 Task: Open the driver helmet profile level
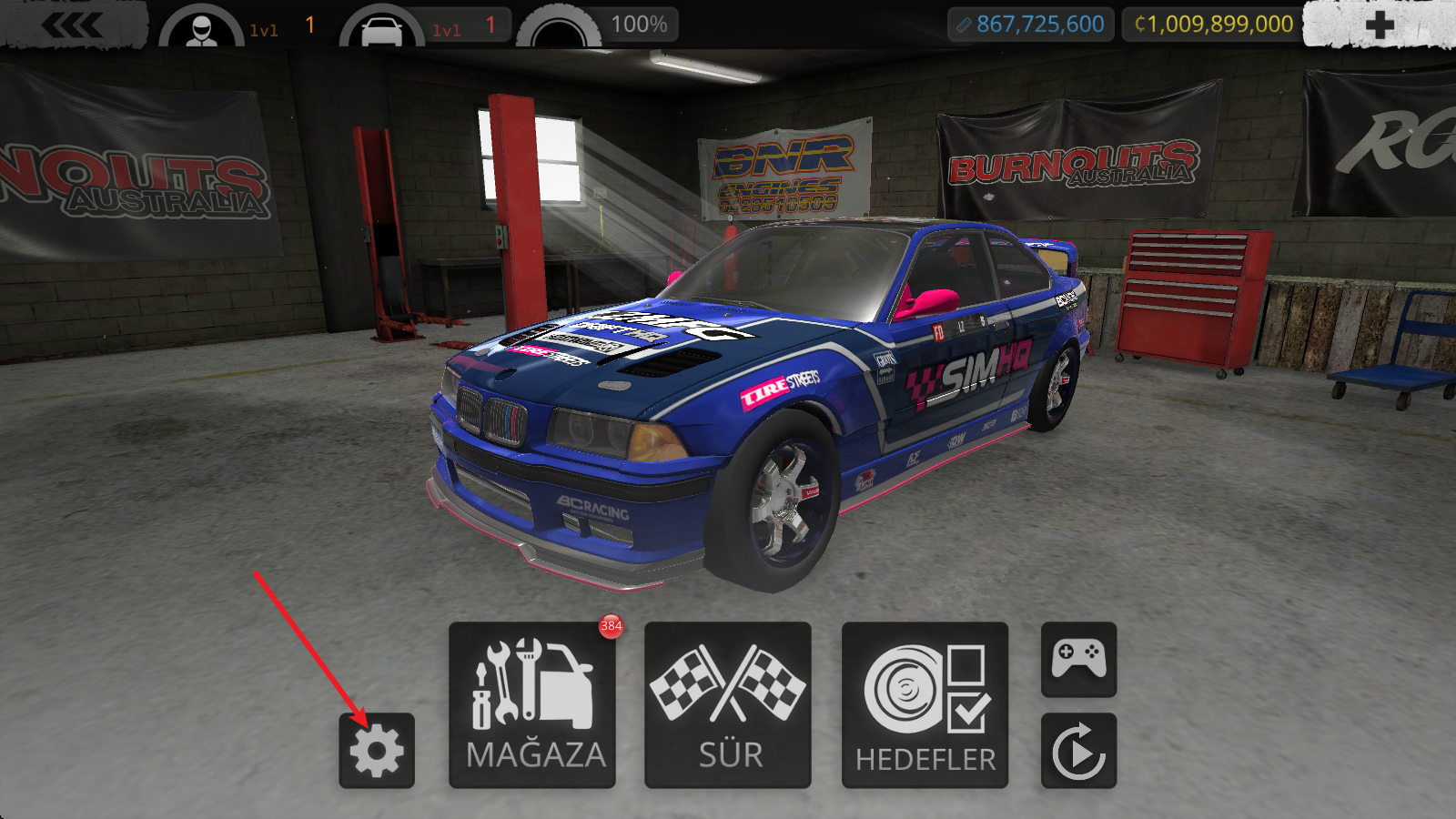(x=202, y=28)
